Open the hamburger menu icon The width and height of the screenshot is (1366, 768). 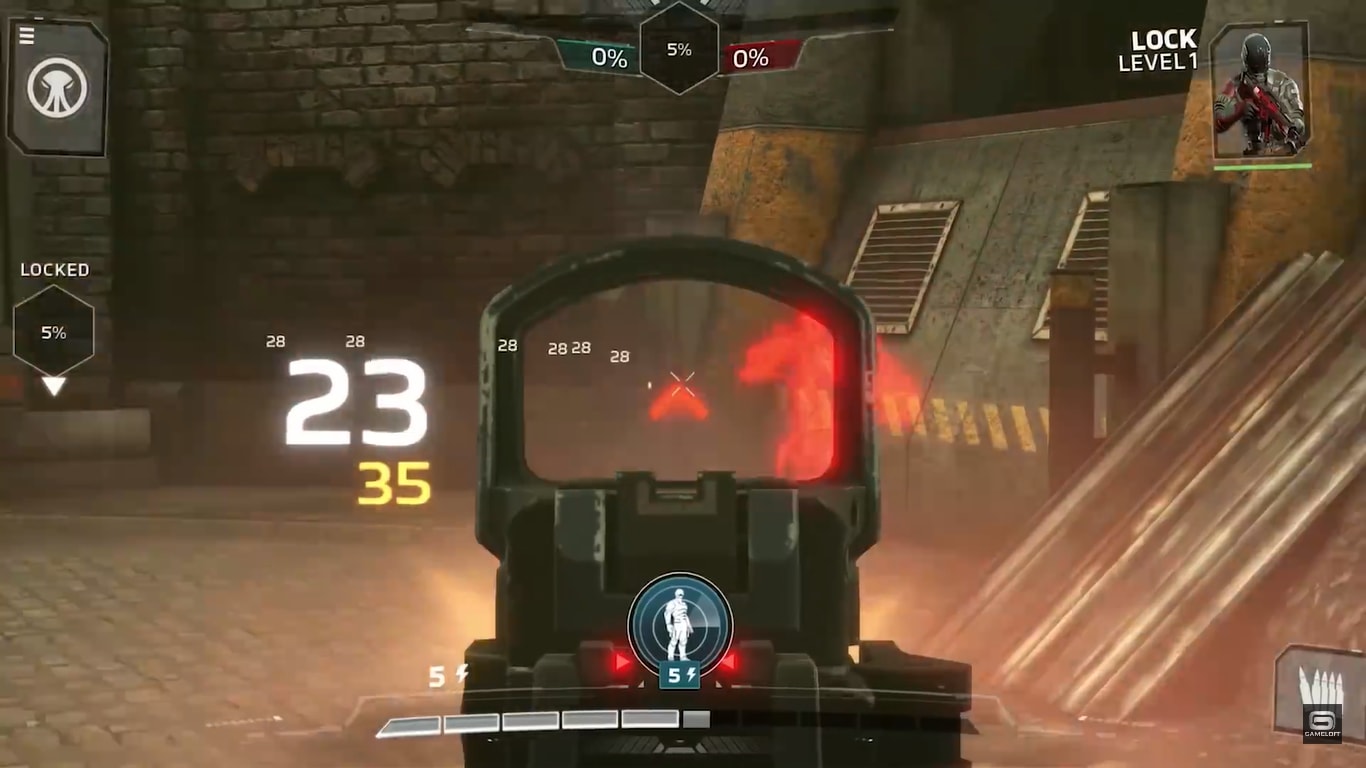(27, 36)
